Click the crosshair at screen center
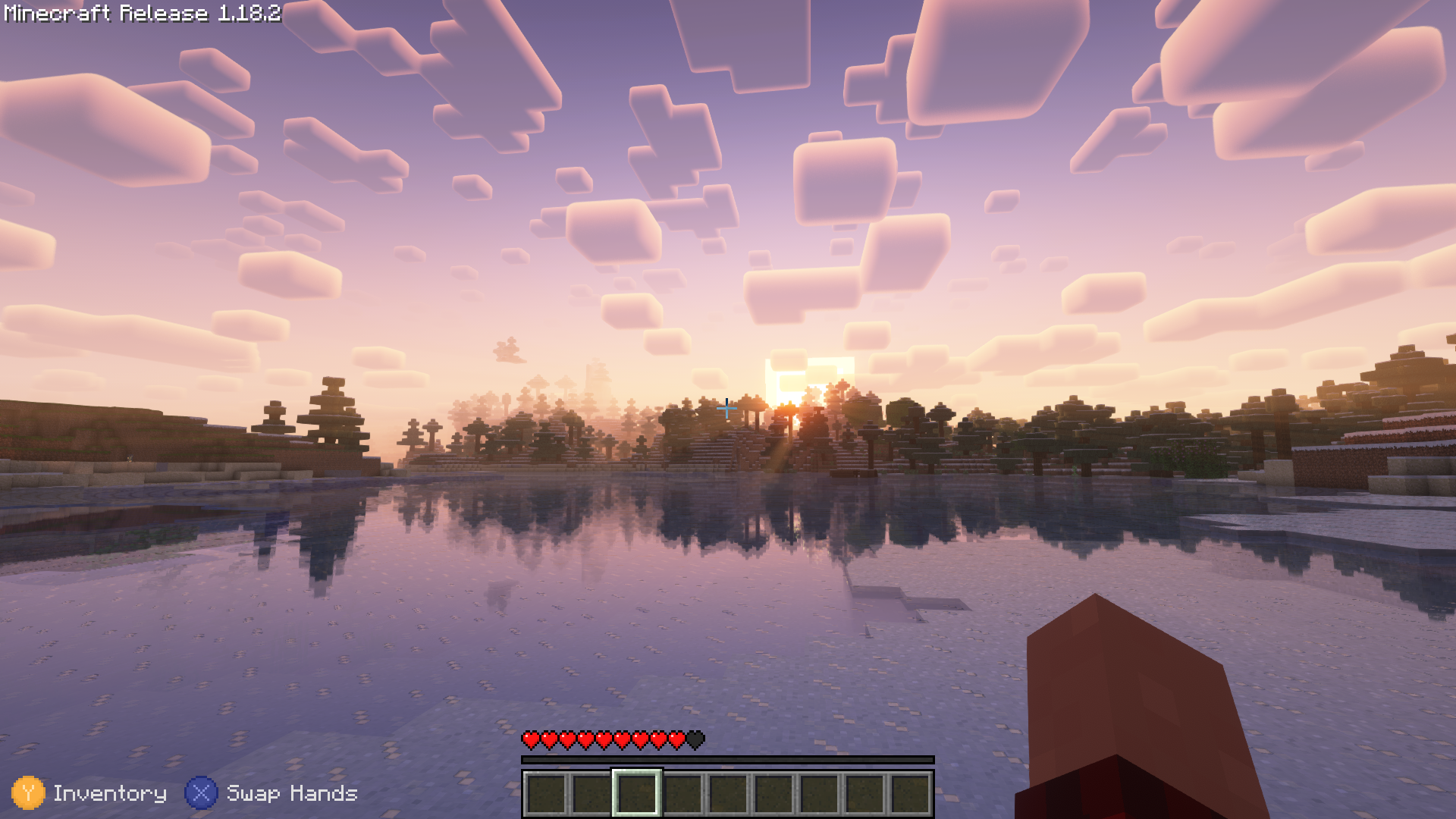The height and width of the screenshot is (819, 1456). (726, 408)
